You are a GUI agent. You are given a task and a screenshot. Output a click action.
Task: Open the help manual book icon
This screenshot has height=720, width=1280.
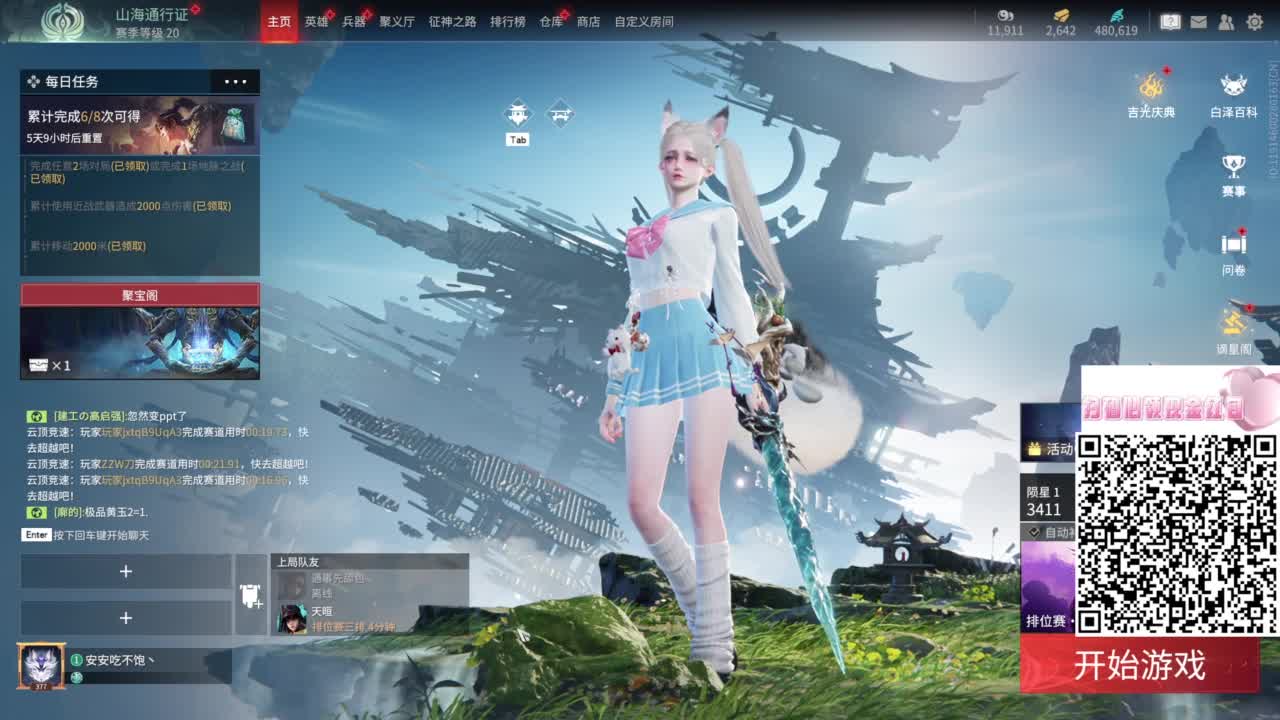click(x=1170, y=20)
